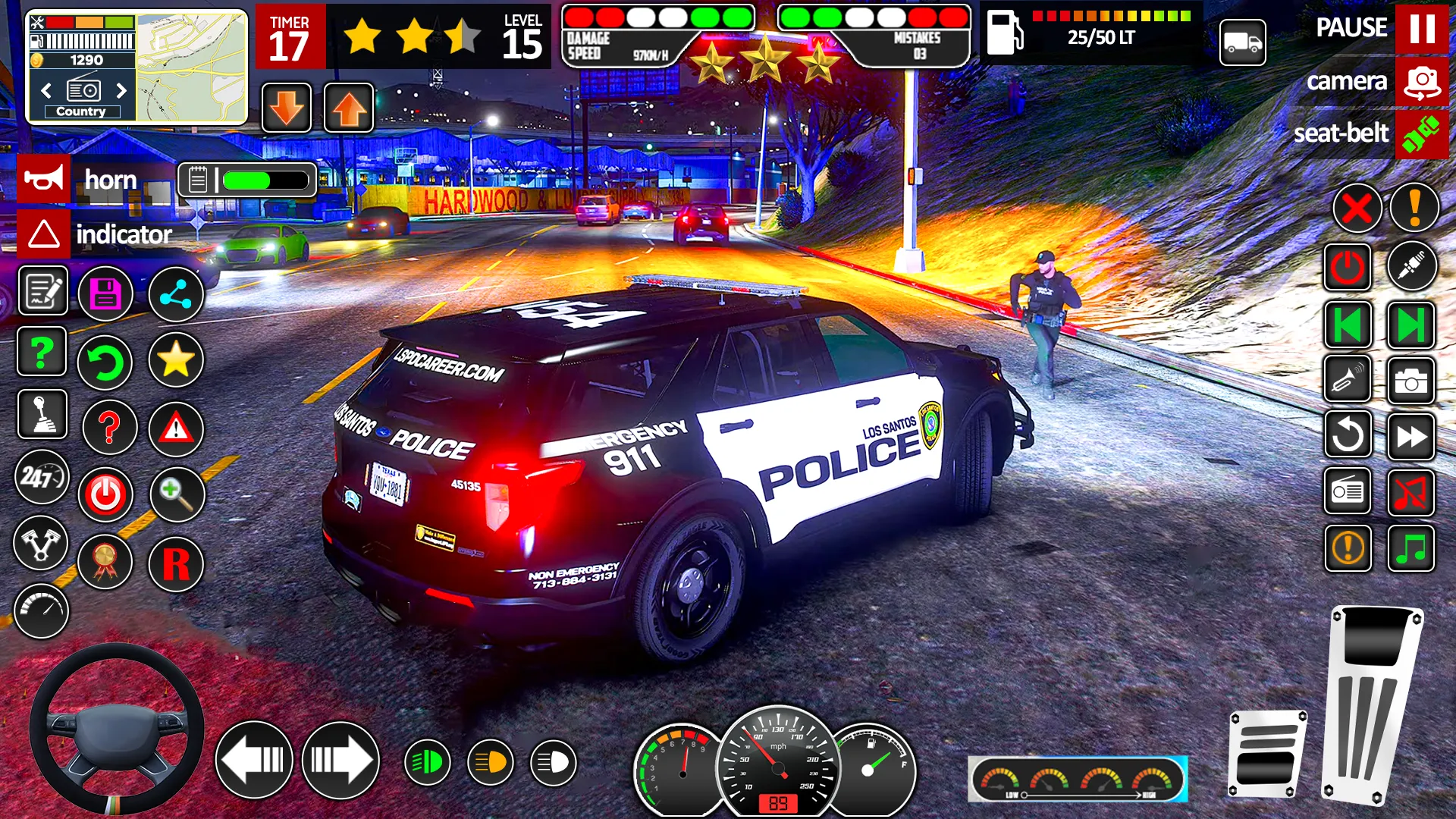The height and width of the screenshot is (819, 1456).
Task: Click the steering wheel
Action: (116, 730)
